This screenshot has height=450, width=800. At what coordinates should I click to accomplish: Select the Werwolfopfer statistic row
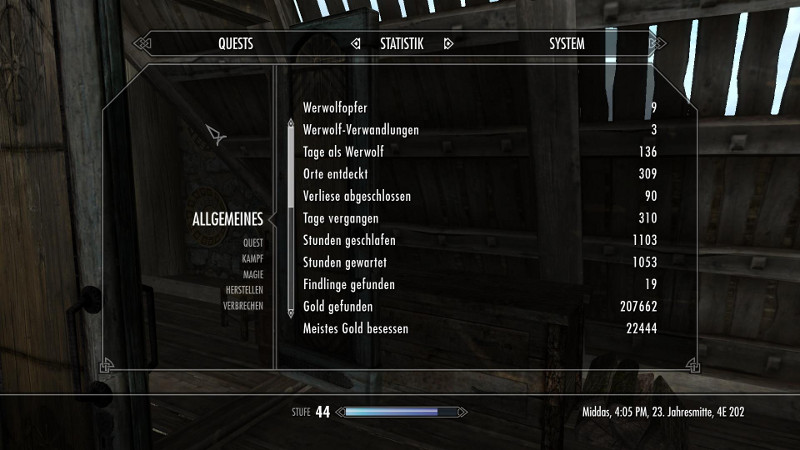(480, 108)
